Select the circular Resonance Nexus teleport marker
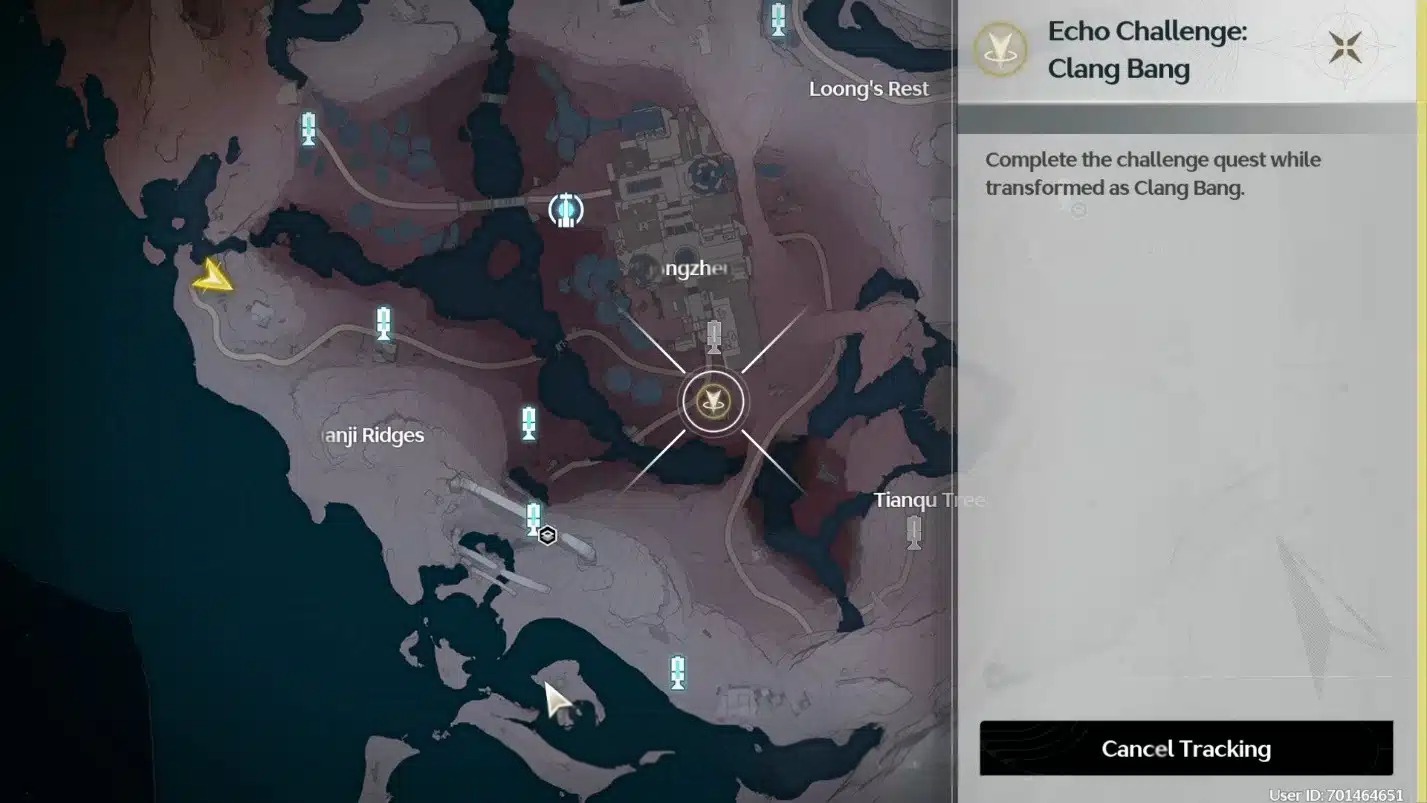The image size is (1427, 803). [567, 210]
